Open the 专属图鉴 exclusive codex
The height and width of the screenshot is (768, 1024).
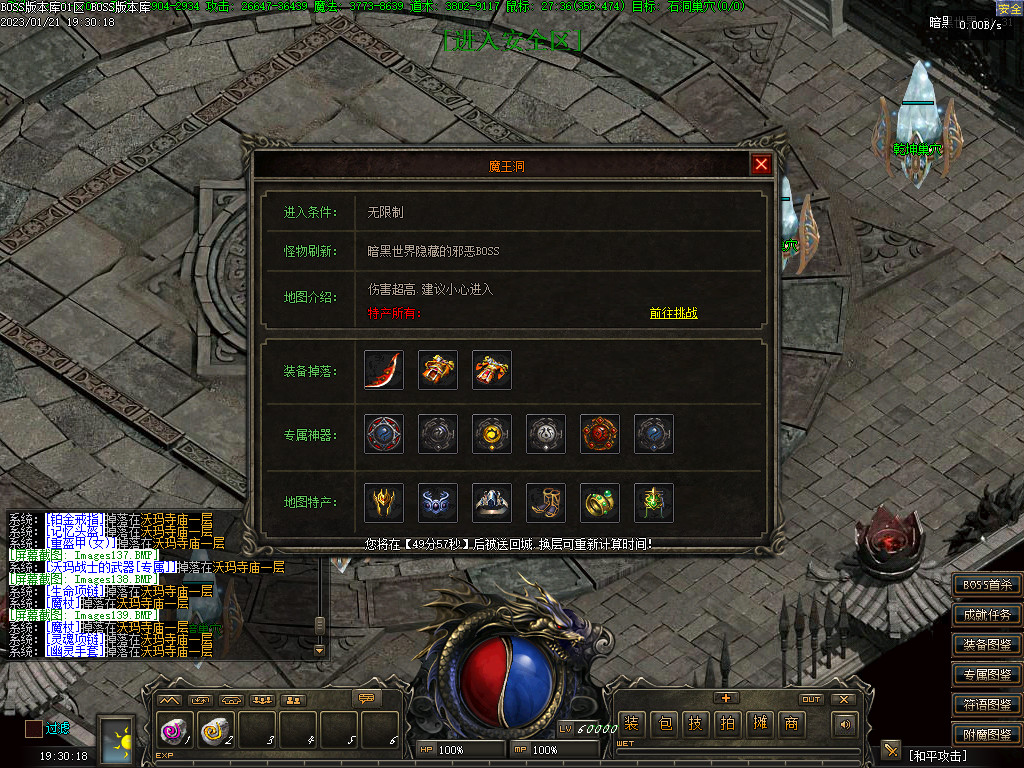point(987,675)
